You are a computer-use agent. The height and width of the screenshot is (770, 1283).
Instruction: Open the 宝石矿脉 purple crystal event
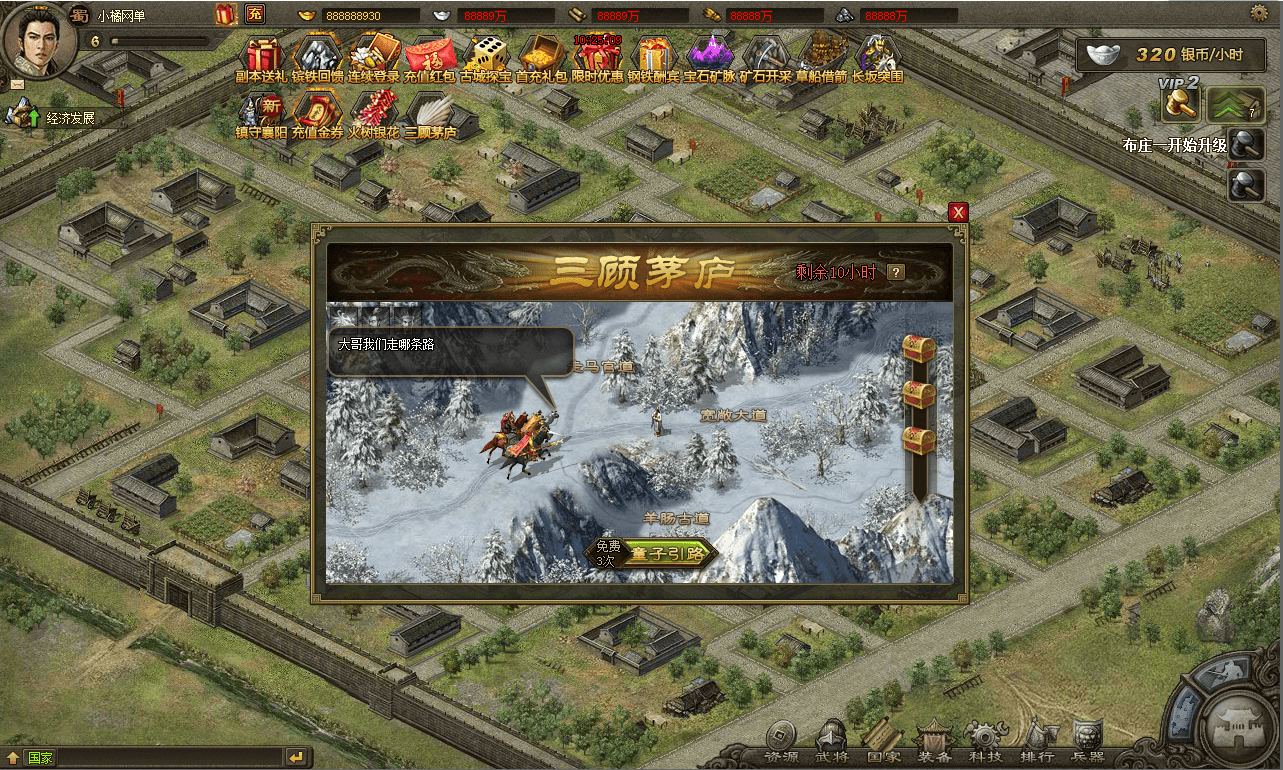[710, 57]
